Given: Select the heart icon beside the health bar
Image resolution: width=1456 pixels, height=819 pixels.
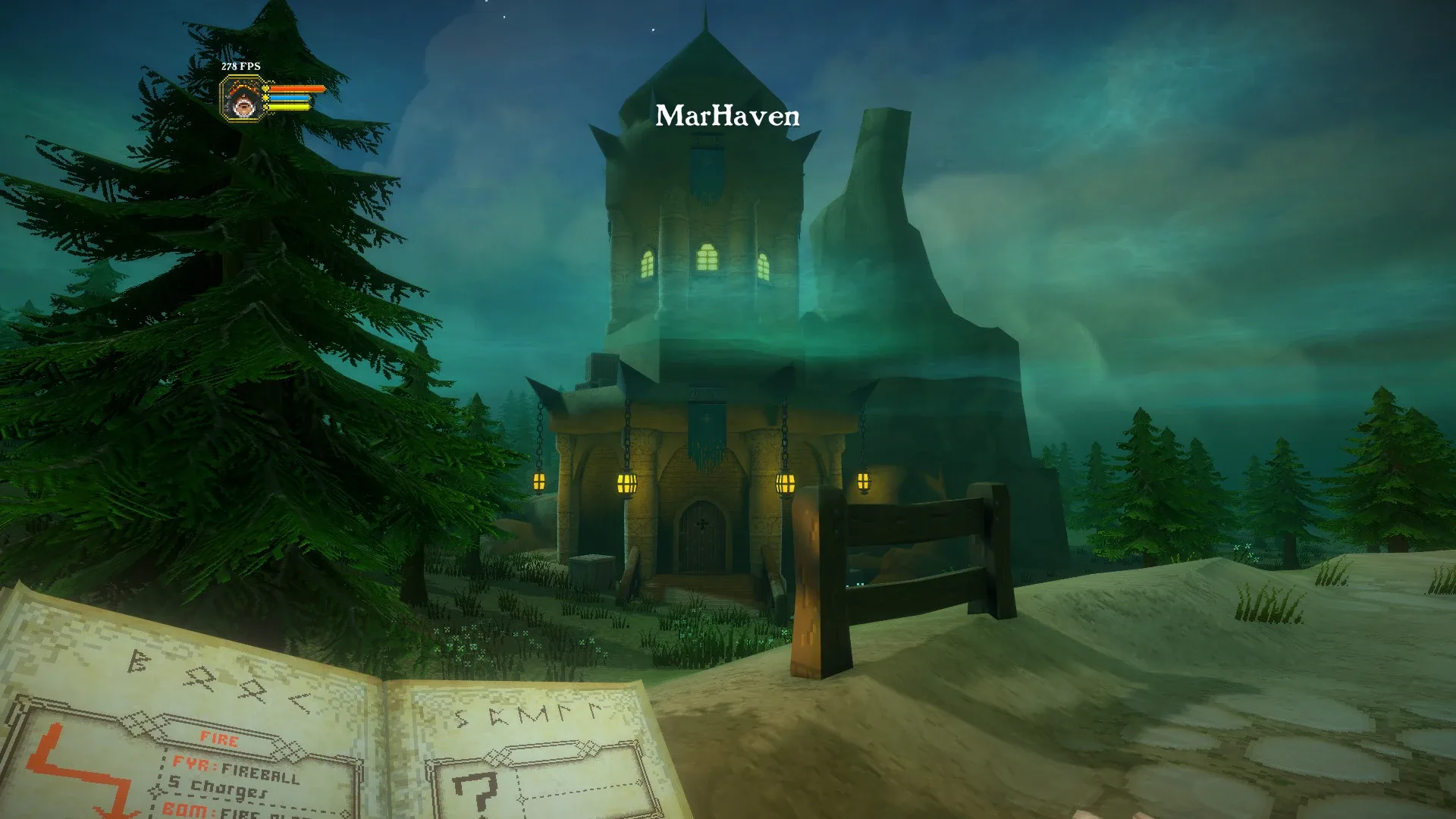Looking at the screenshot, I should 265,89.
